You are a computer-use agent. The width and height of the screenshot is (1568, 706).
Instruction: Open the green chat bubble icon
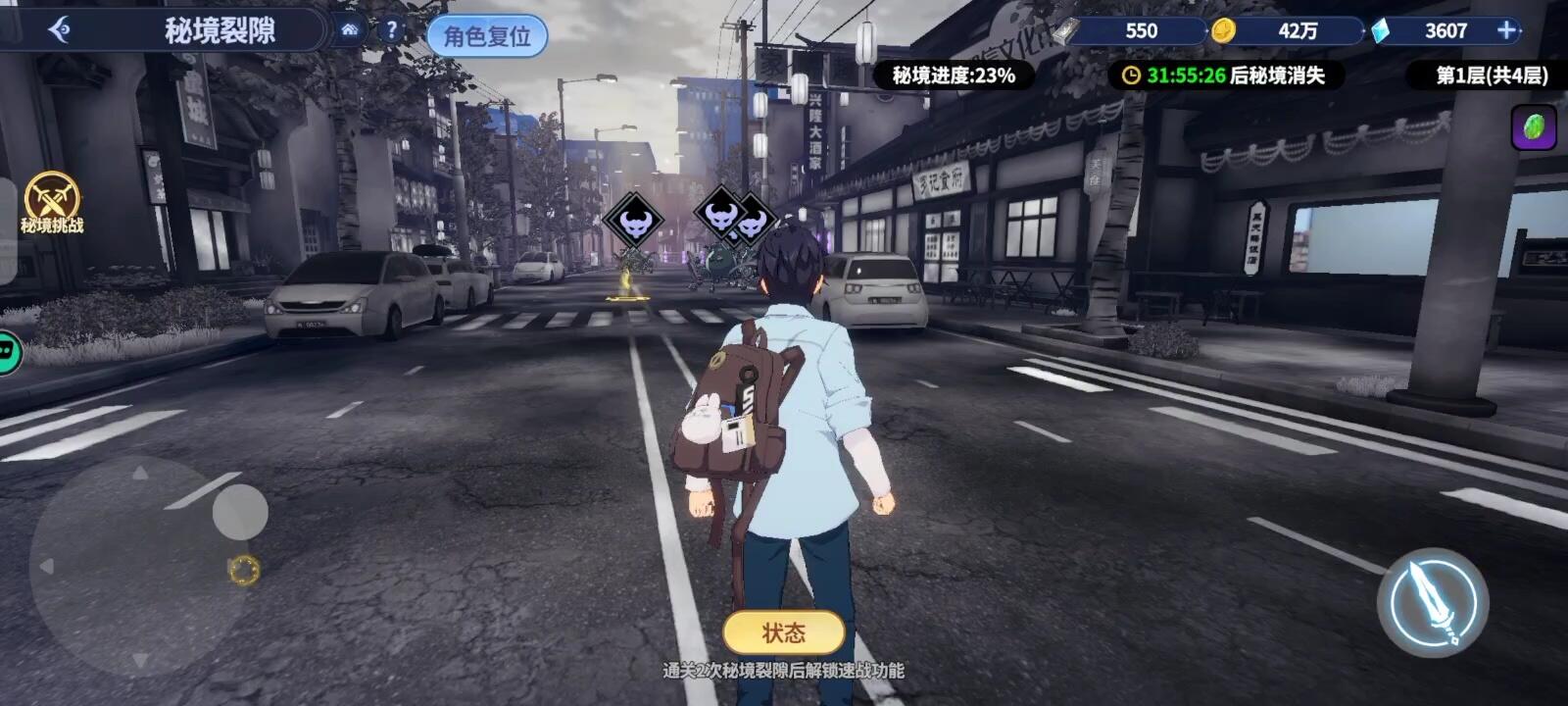pos(8,351)
